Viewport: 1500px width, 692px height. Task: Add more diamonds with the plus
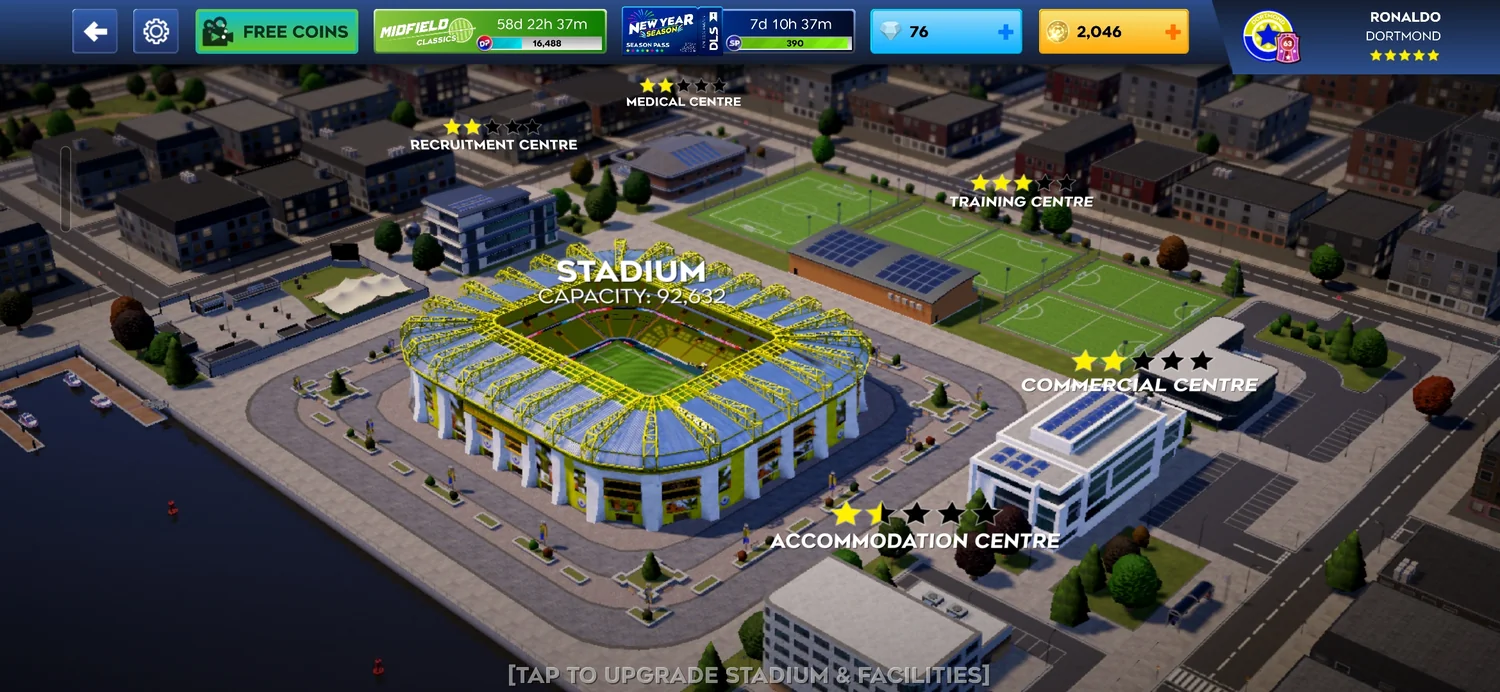click(1005, 32)
